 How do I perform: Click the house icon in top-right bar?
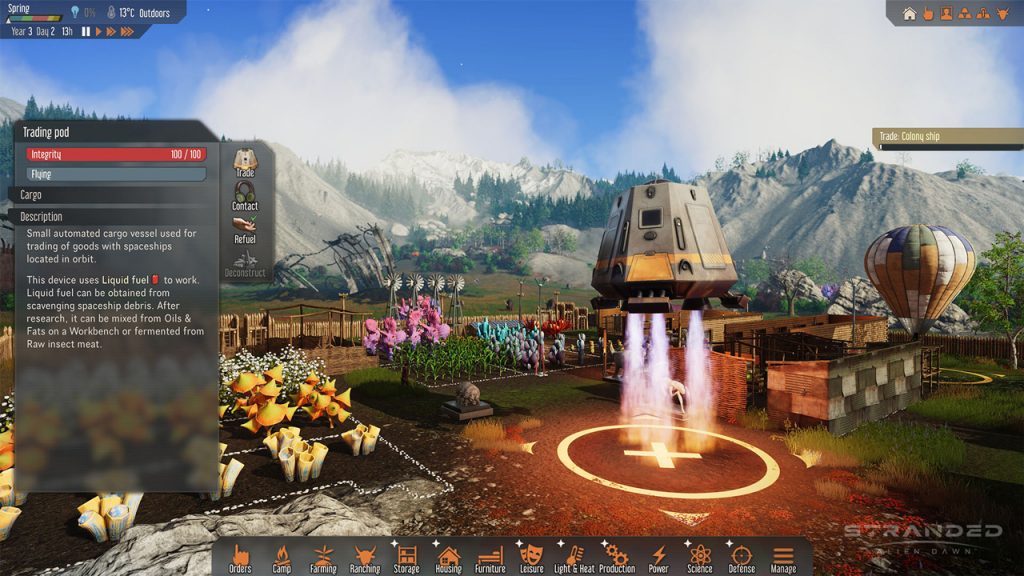[x=909, y=14]
